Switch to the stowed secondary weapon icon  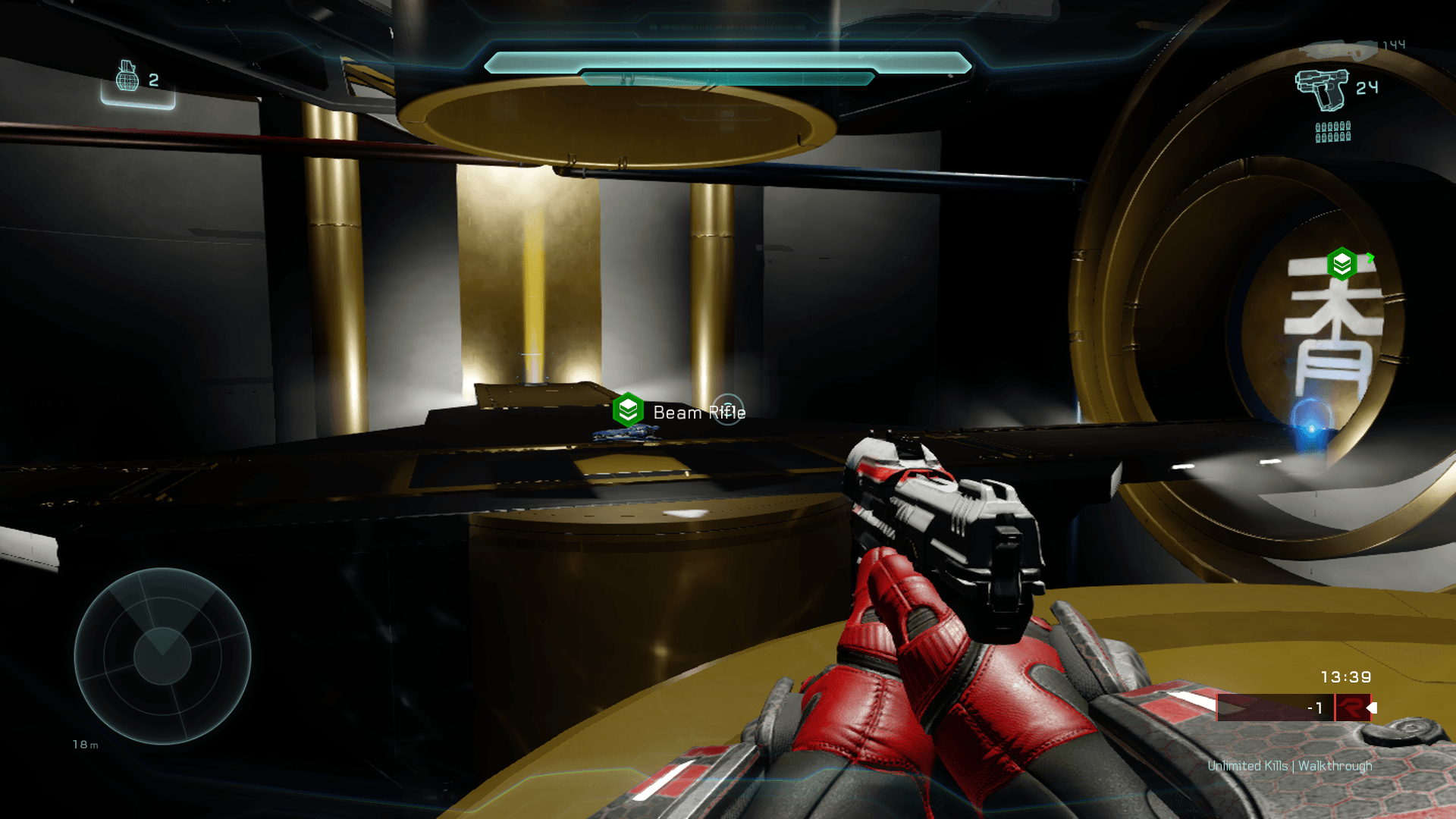coord(1338,50)
